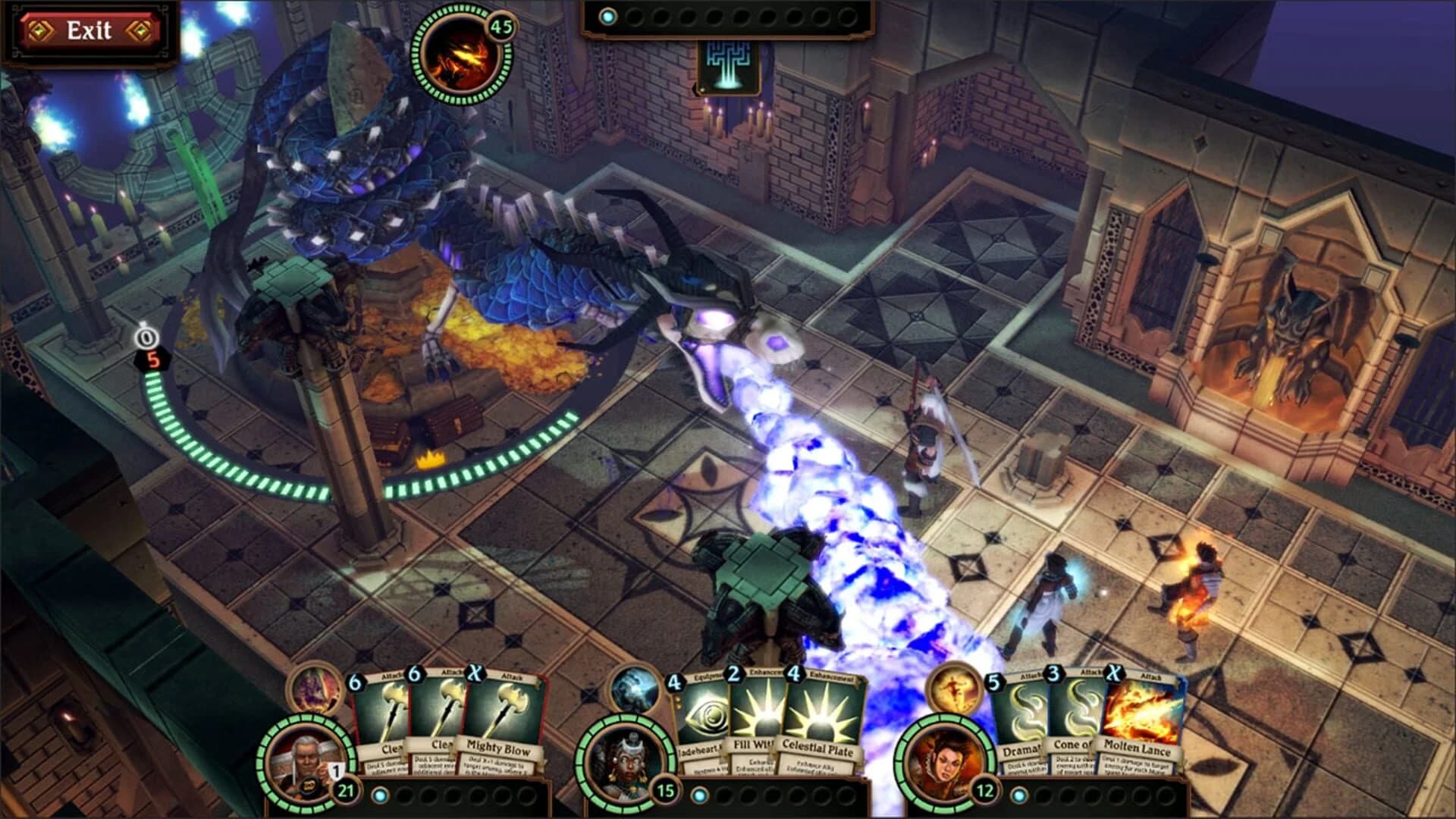Select the dragon boss portrait icon
1456x819 pixels.
(455, 53)
